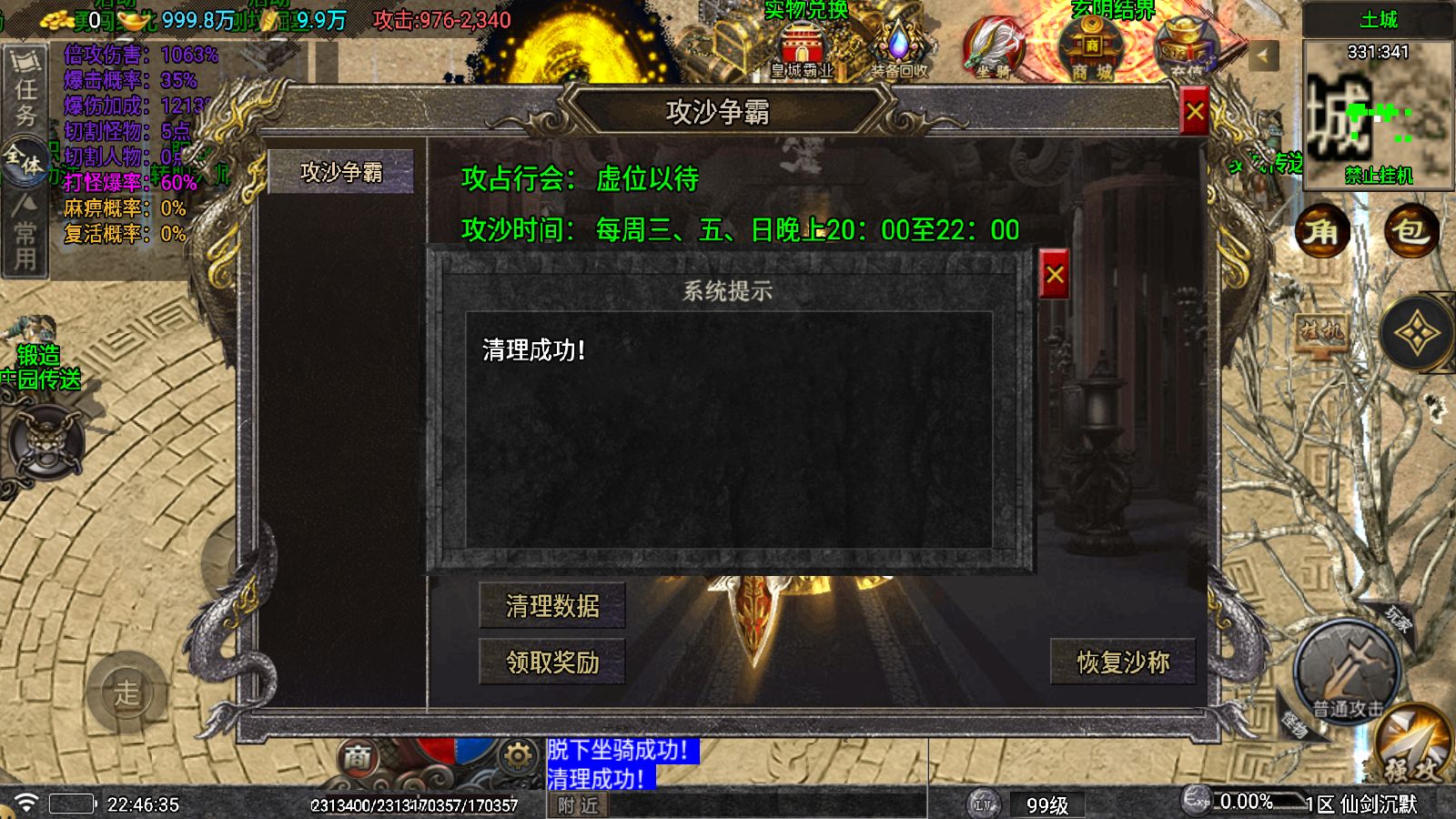Open the 坐骑 mount panel icon
1456x819 pixels.
pos(996,45)
